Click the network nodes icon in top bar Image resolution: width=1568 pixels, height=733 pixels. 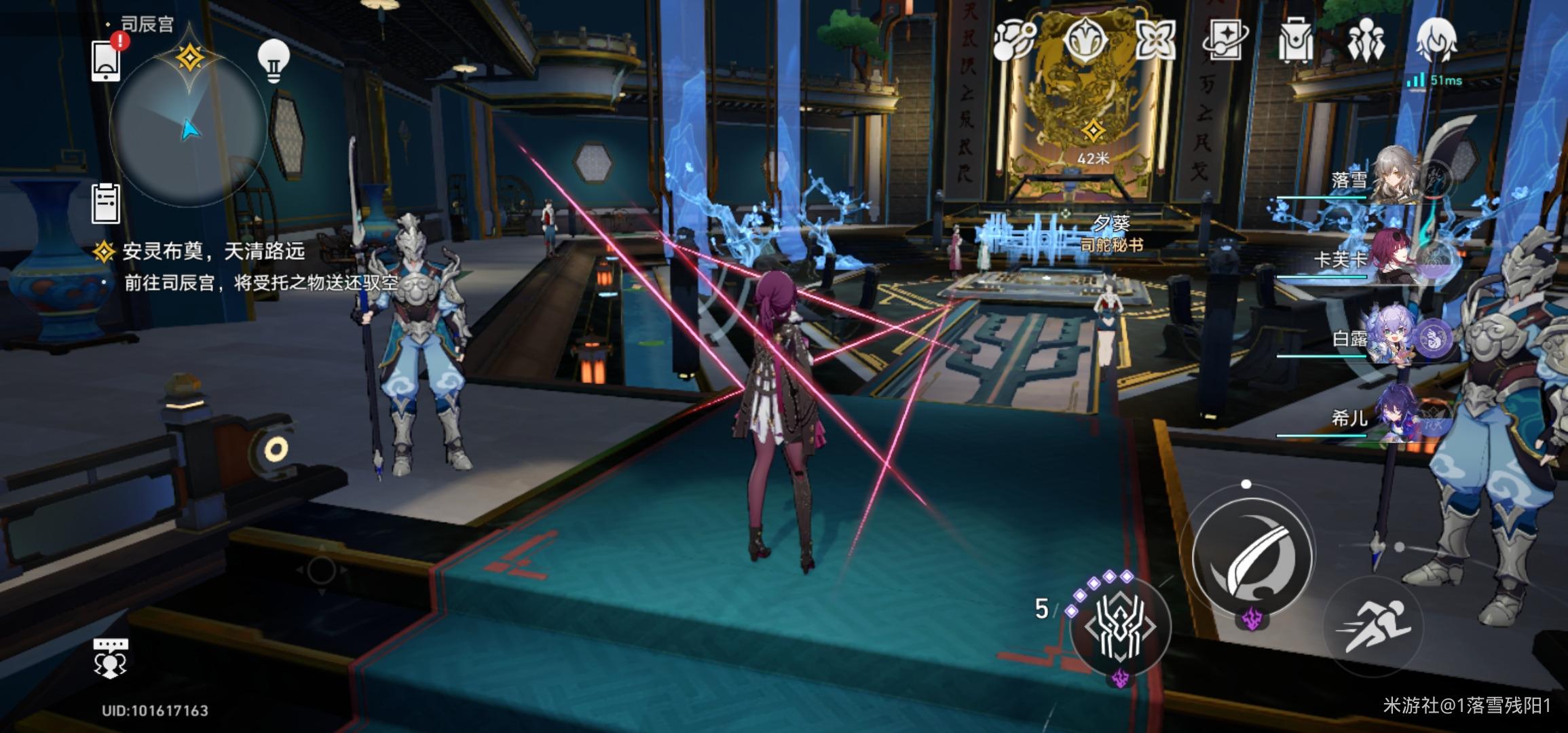[x=1014, y=39]
